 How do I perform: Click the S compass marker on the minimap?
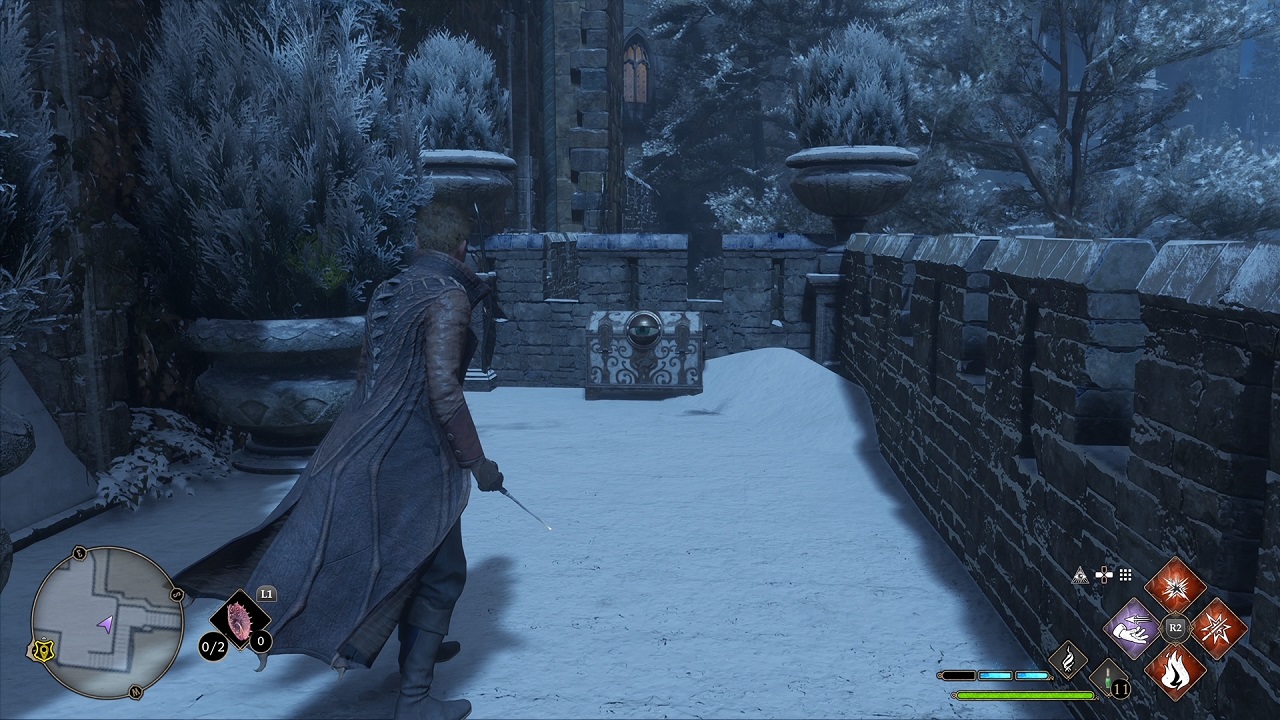click(177, 594)
